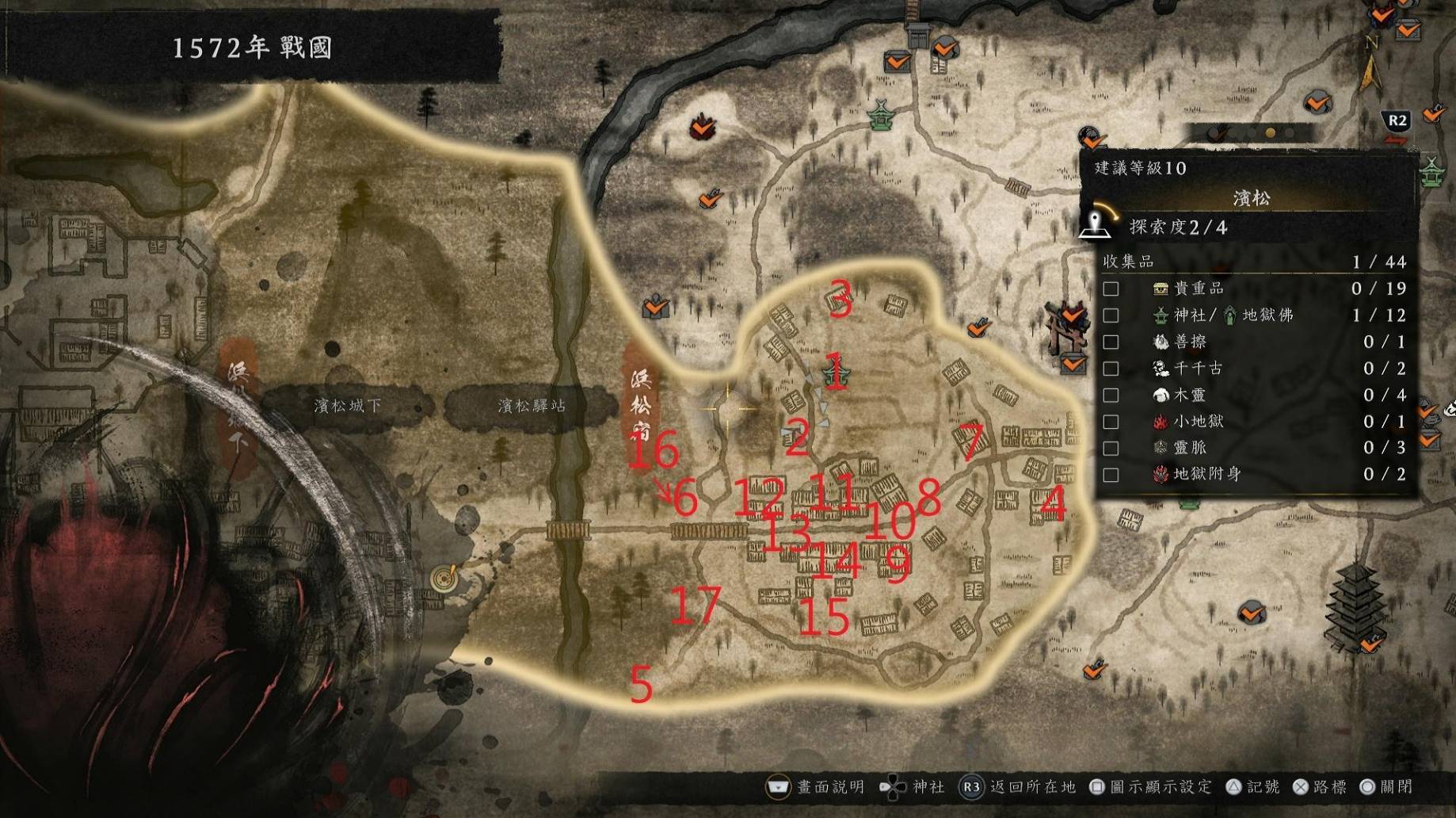Check the 善擦 filter box
This screenshot has height=818, width=1456.
pyautogui.click(x=1111, y=342)
